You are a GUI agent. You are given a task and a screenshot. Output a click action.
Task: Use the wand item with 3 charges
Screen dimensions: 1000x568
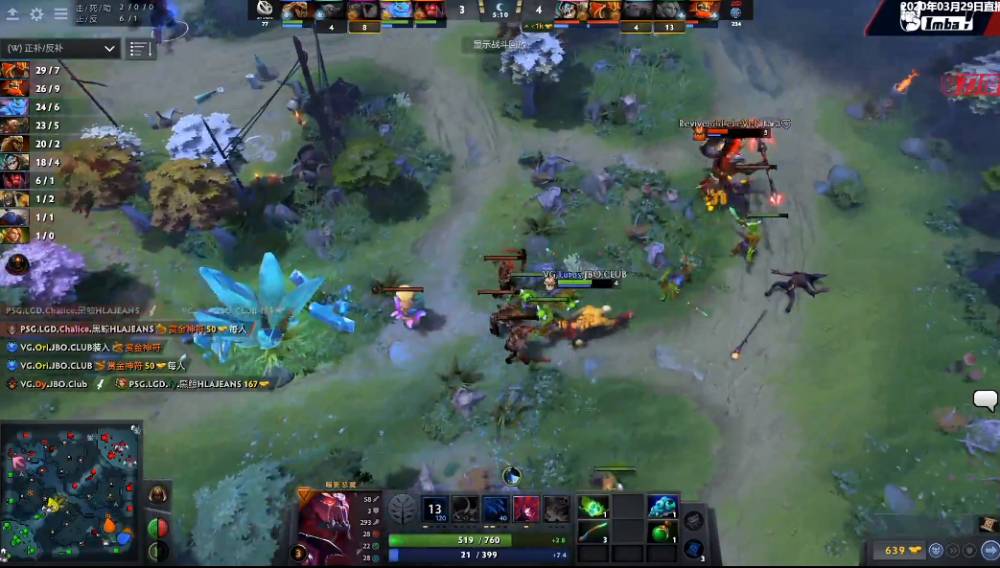[x=592, y=531]
